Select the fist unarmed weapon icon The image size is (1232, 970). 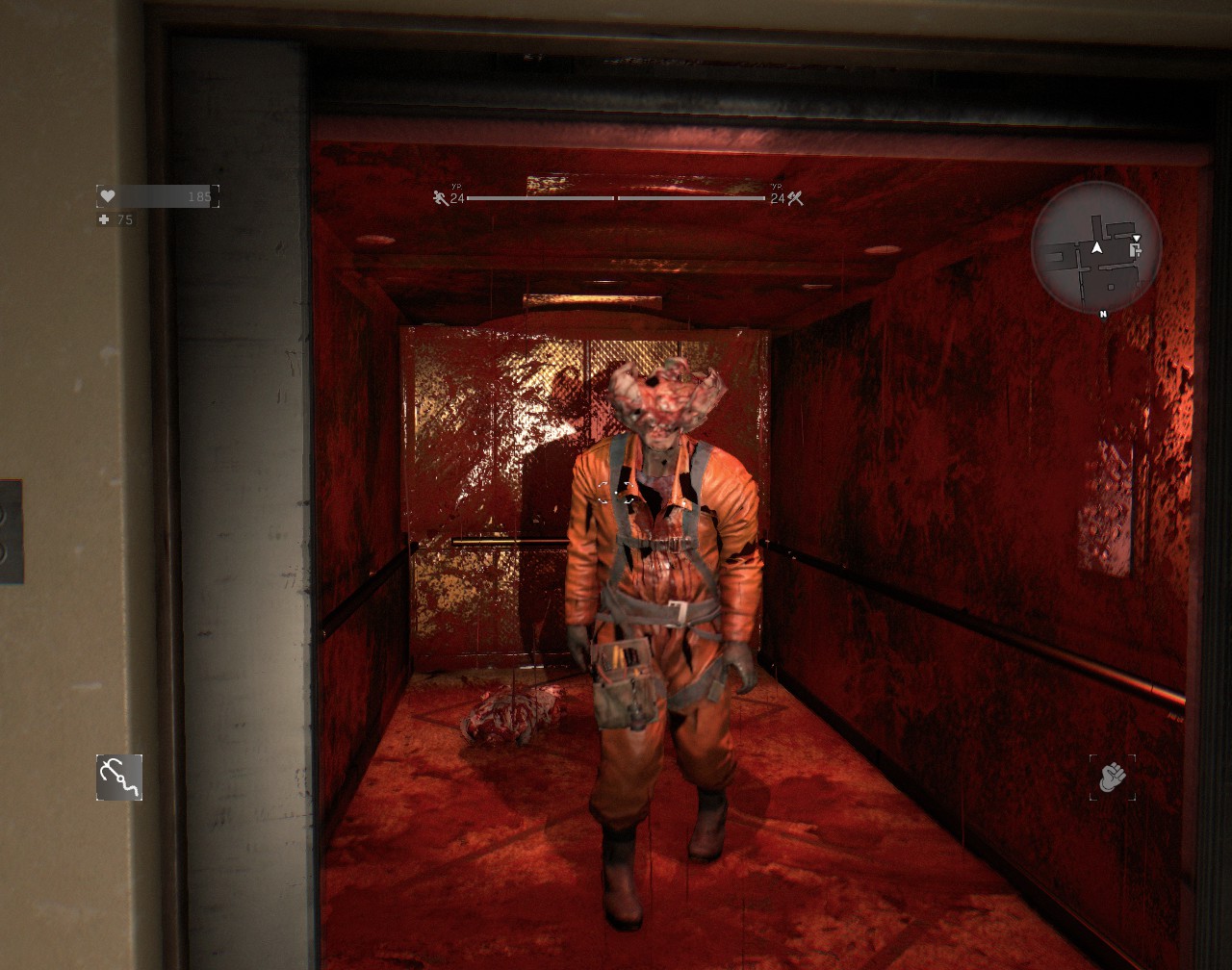coord(1112,777)
